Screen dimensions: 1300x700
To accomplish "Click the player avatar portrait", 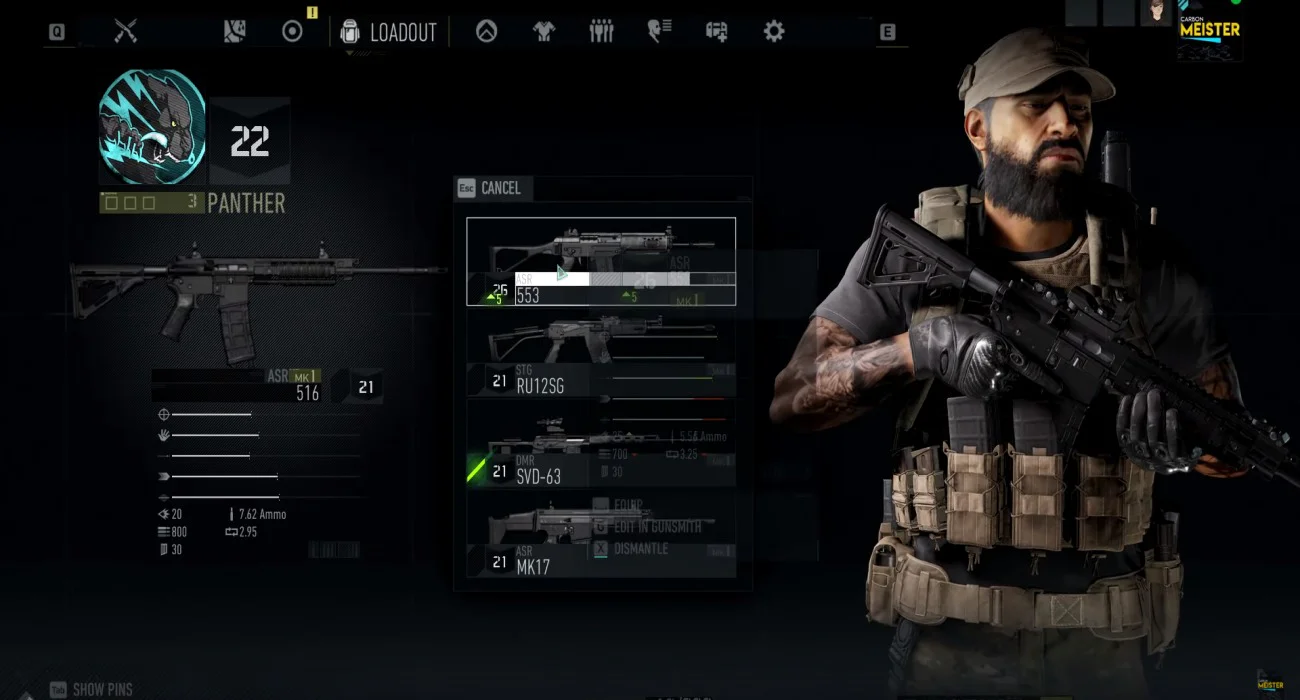I will tap(1157, 12).
